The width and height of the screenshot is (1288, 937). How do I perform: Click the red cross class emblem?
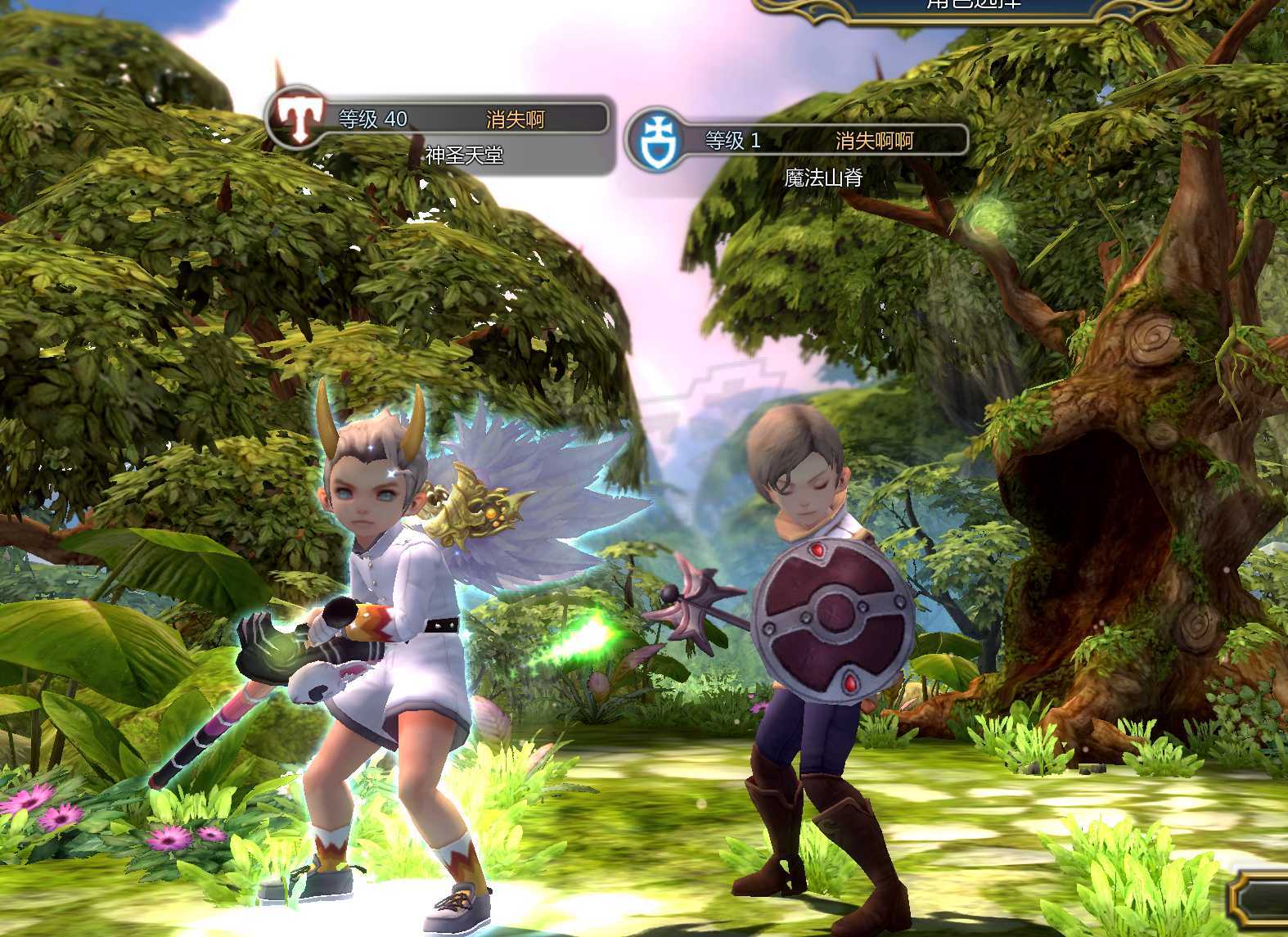[297, 118]
